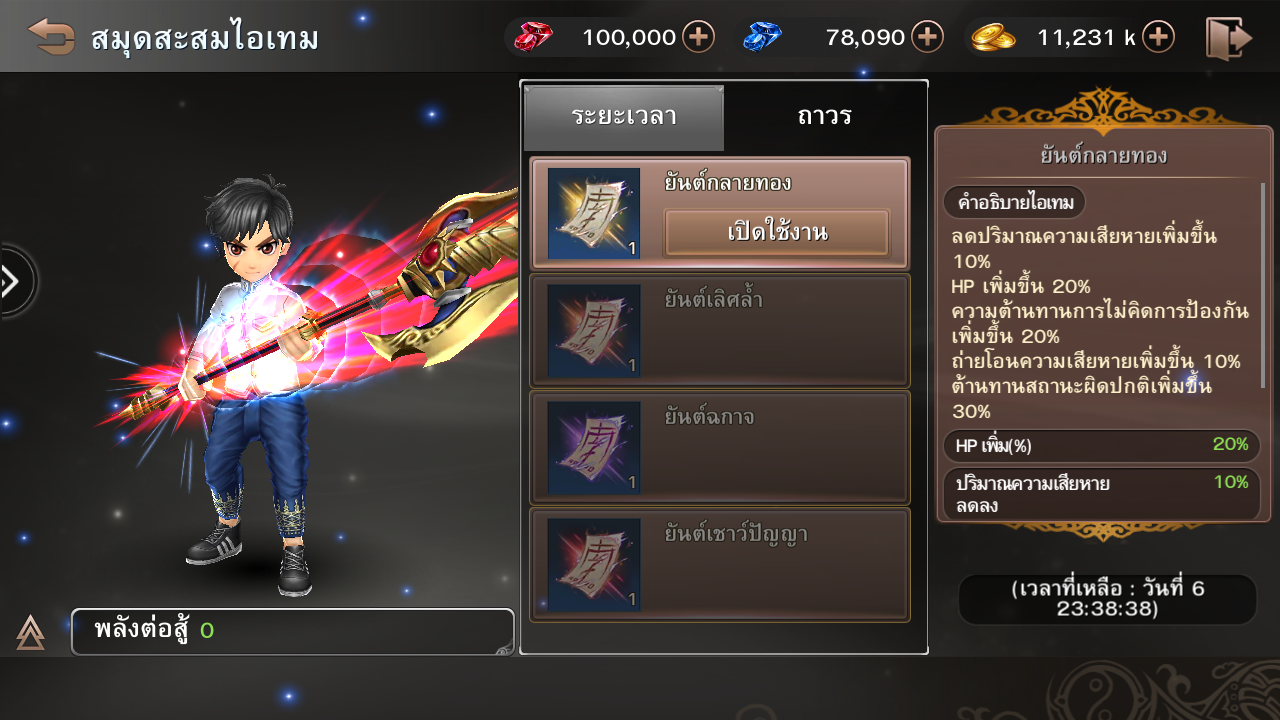This screenshot has width=1280, height=720.
Task: Choose the ยันต์ฉกาจ list row
Action: coord(720,447)
